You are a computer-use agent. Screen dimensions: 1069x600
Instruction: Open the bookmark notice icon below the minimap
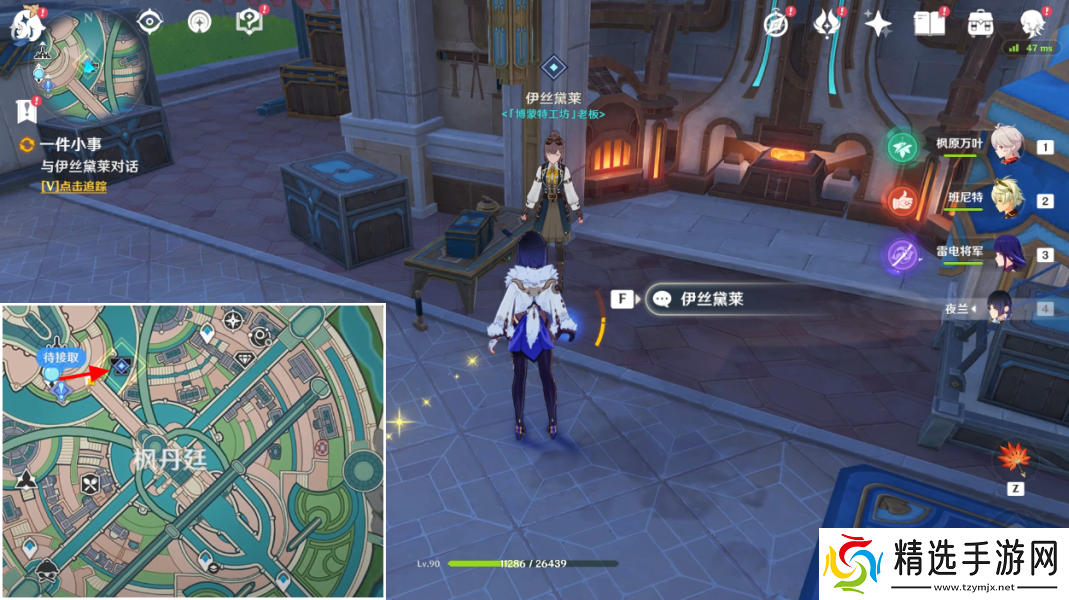click(27, 108)
